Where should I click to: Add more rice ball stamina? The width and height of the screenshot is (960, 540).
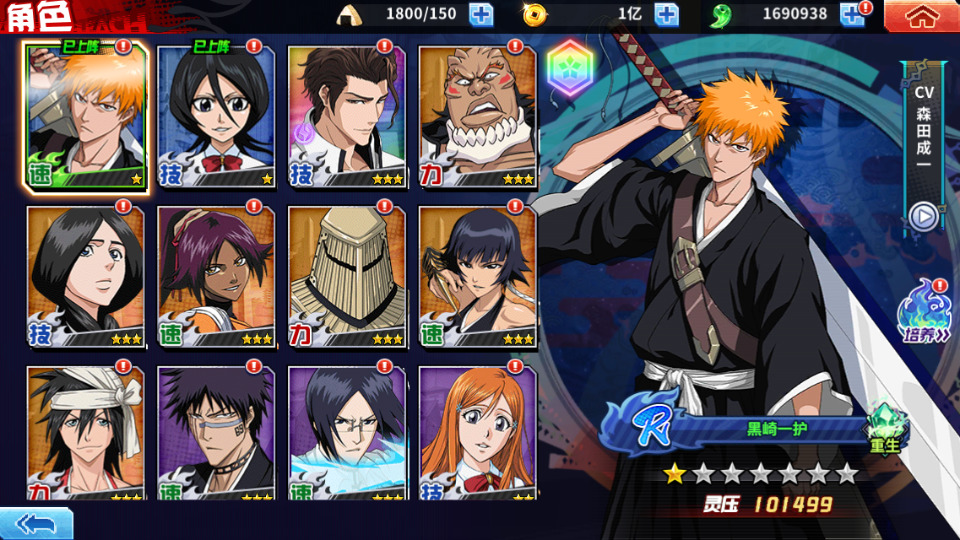pos(481,14)
